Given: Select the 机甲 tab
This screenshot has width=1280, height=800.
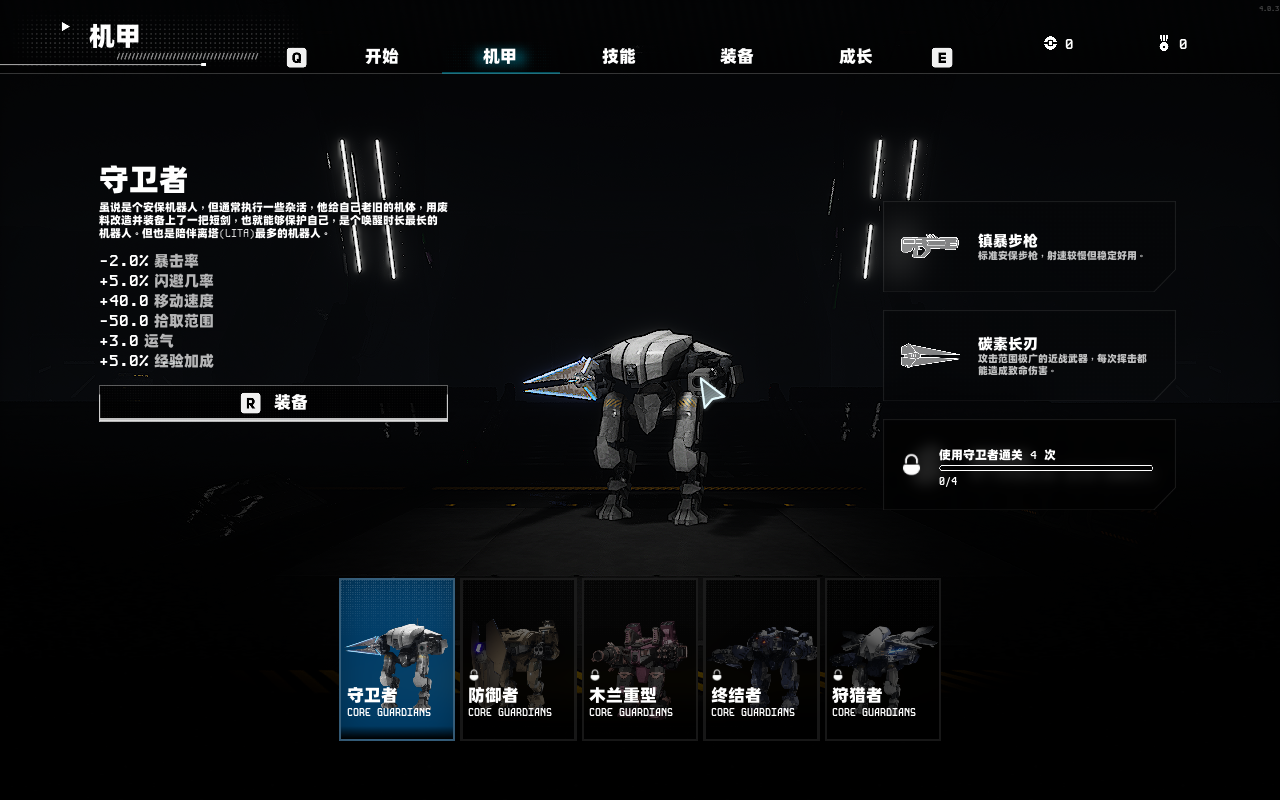Looking at the screenshot, I should (x=500, y=57).
